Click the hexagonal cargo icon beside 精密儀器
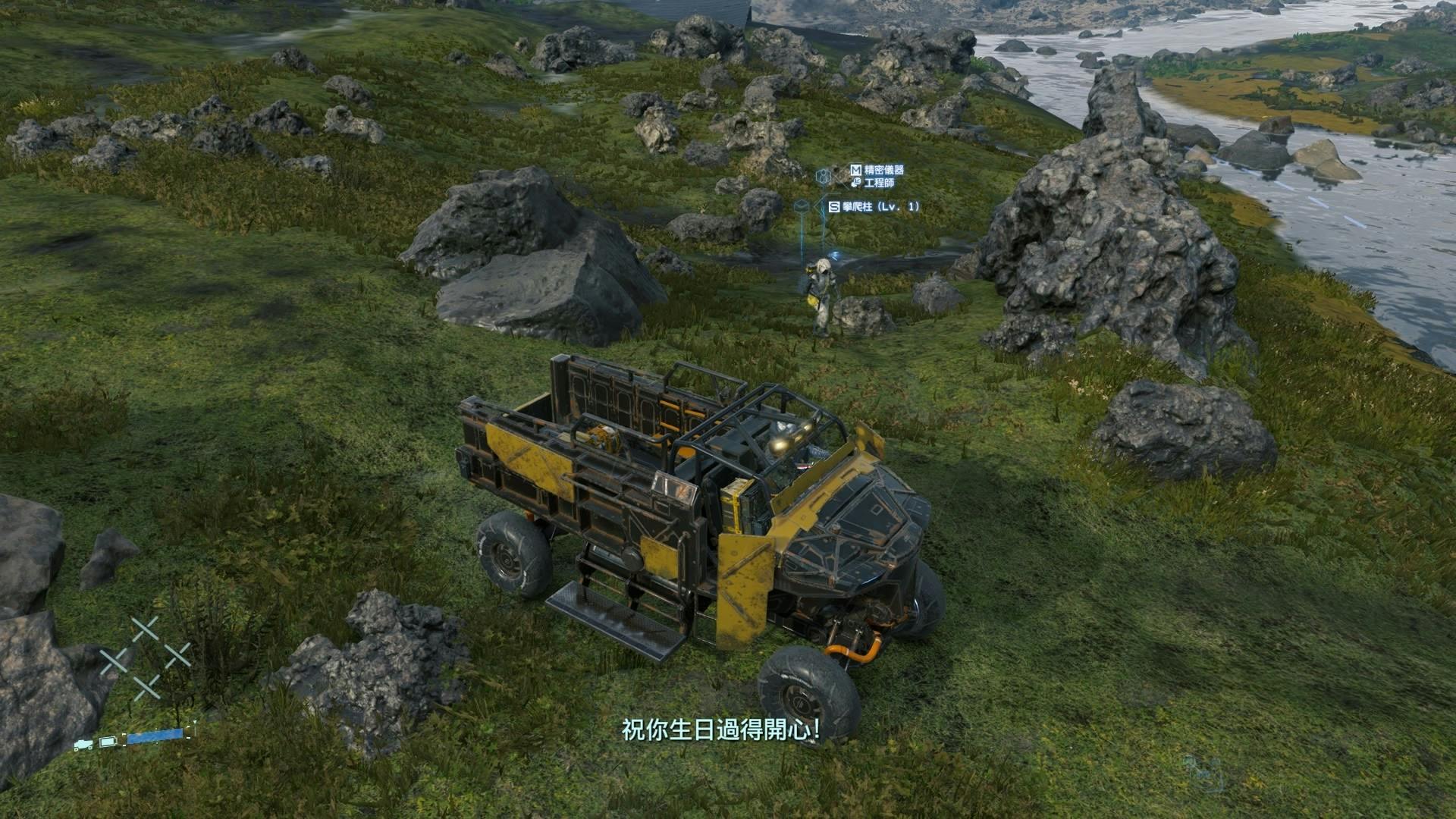1456x819 pixels. pyautogui.click(x=823, y=177)
